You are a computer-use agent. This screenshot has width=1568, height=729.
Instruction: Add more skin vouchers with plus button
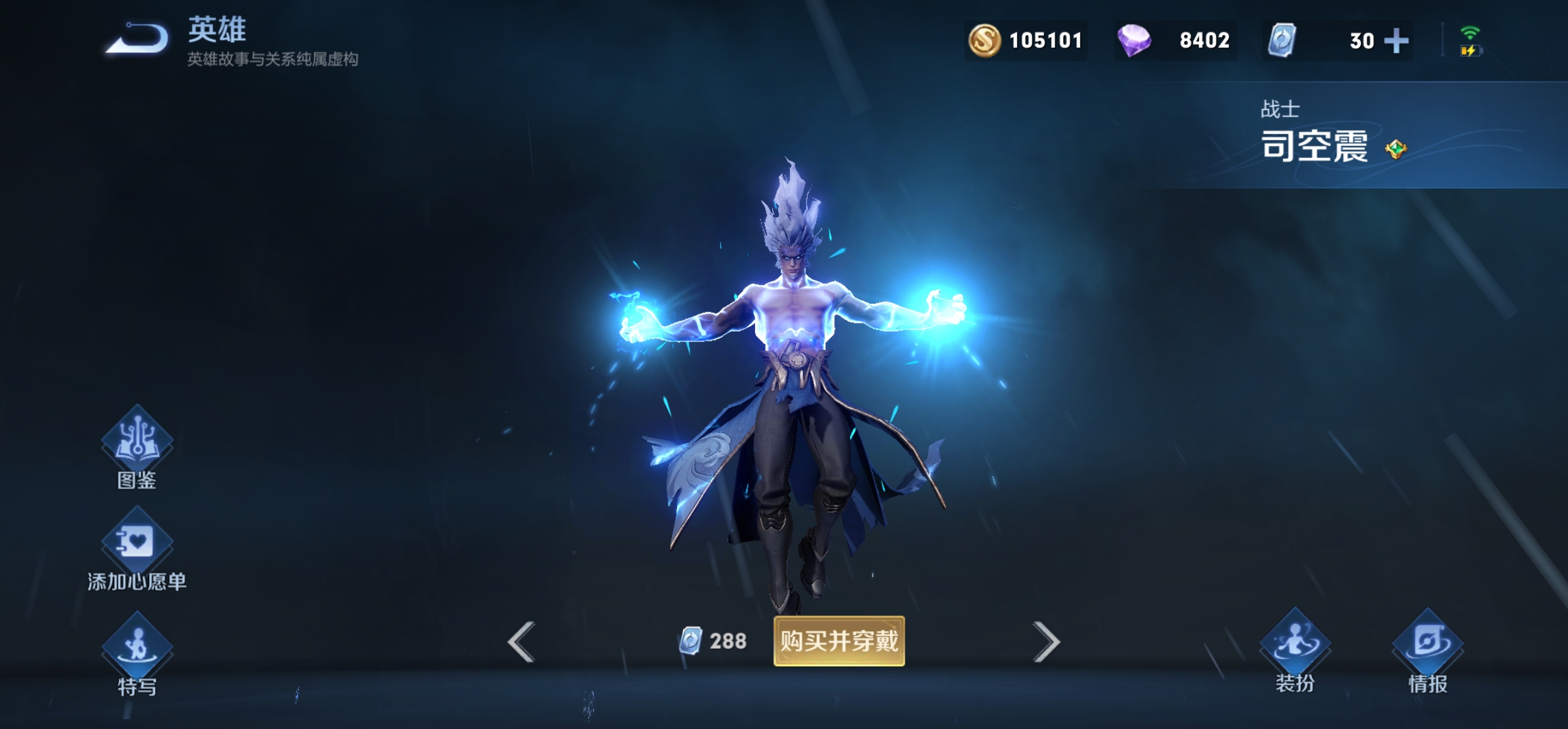pyautogui.click(x=1396, y=41)
